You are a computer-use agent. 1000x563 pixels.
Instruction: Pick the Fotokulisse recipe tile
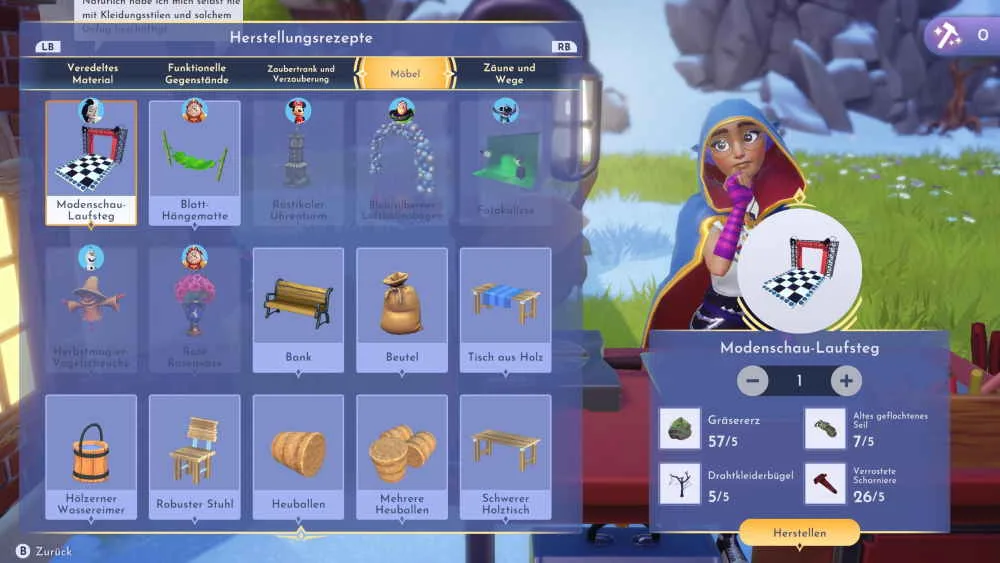[505, 163]
